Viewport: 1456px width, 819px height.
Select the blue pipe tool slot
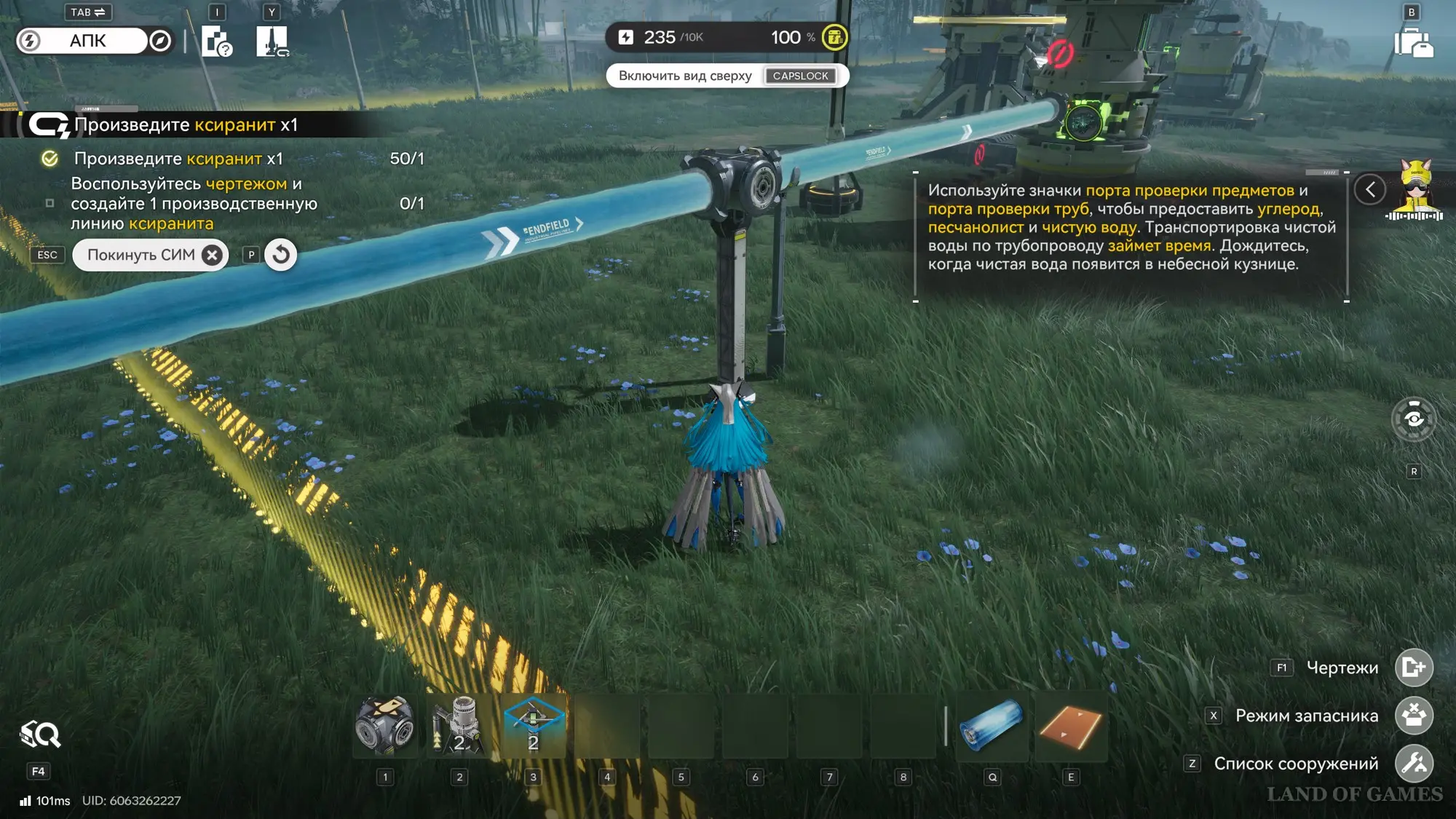(x=992, y=725)
